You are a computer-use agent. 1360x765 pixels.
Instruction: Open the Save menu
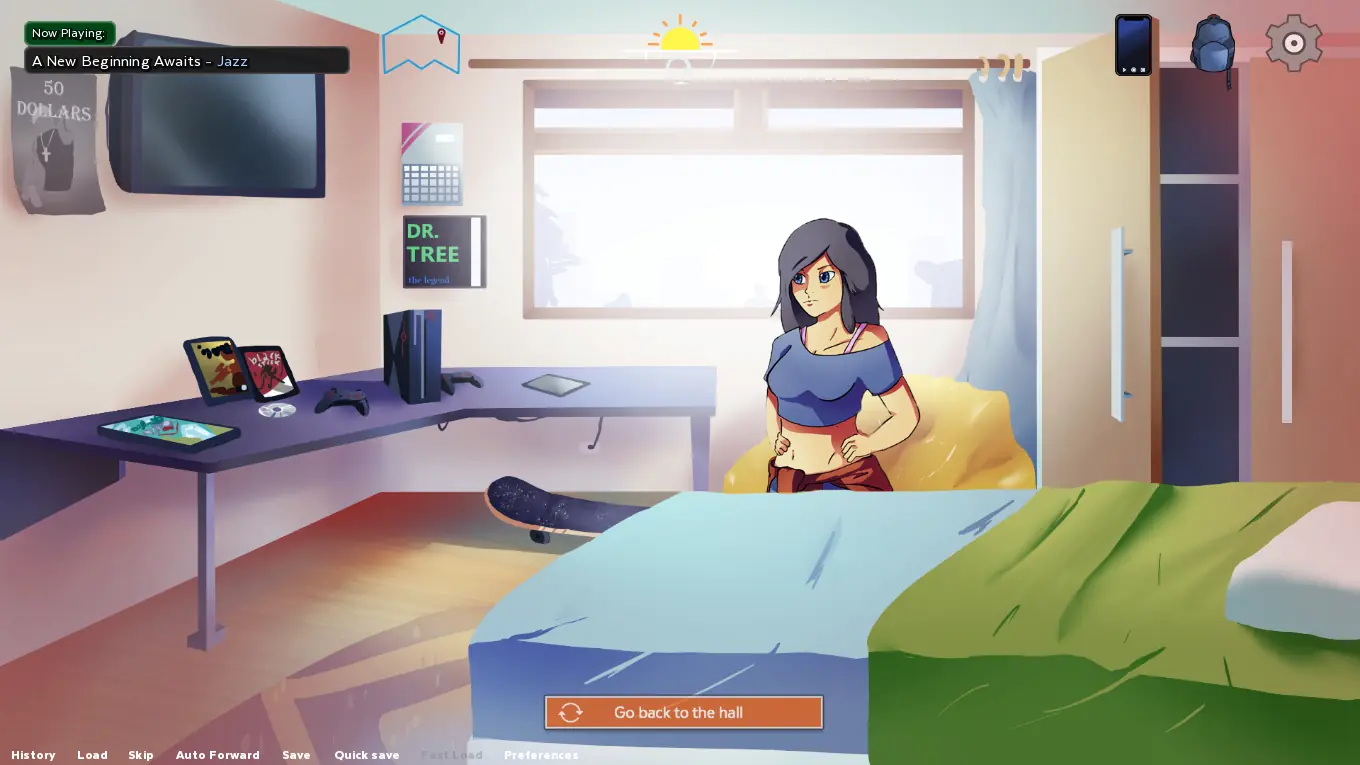coord(296,755)
